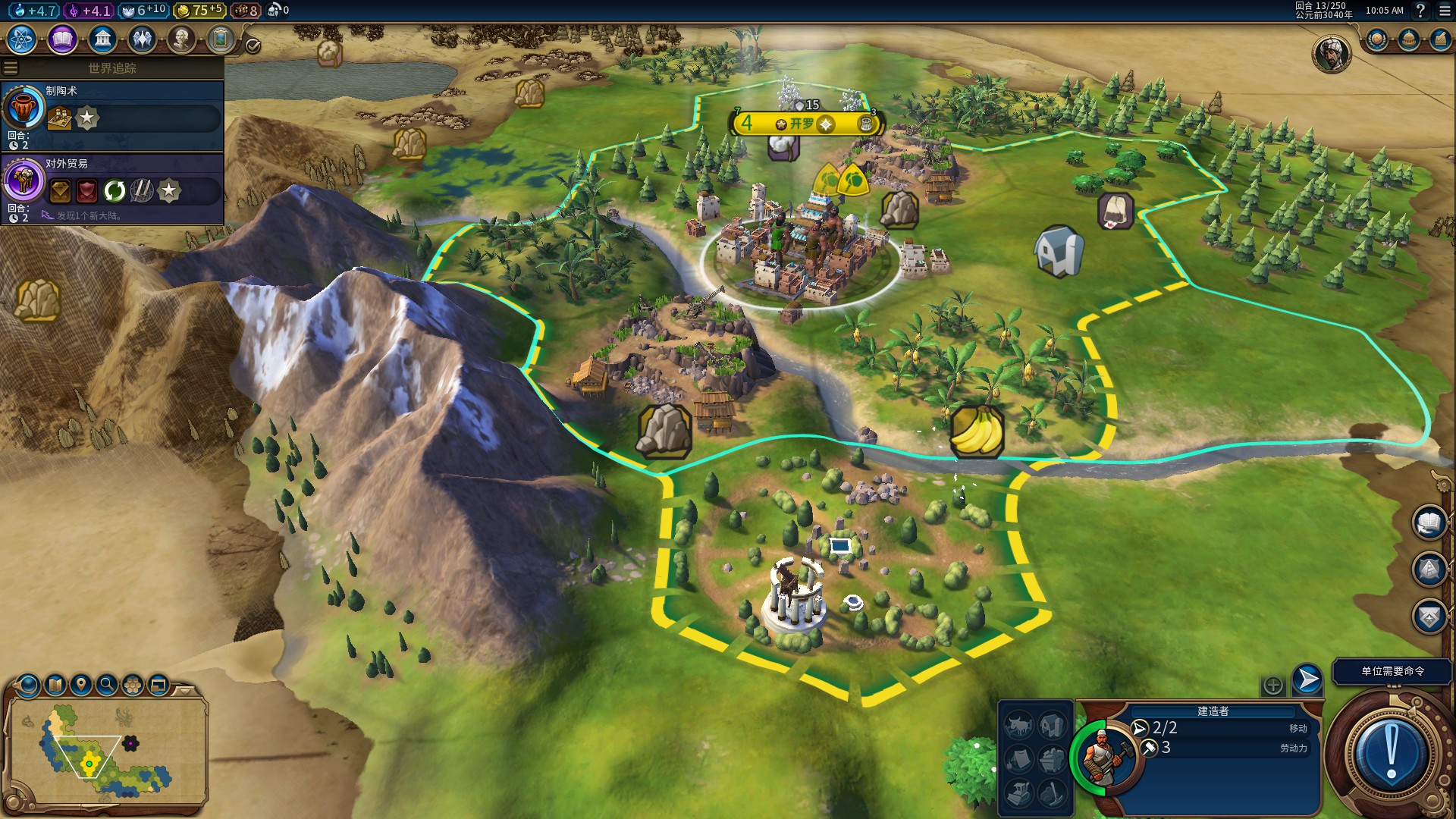Open the civics tree (open book icon)
Image resolution: width=1456 pixels, height=819 pixels.
pyautogui.click(x=62, y=39)
